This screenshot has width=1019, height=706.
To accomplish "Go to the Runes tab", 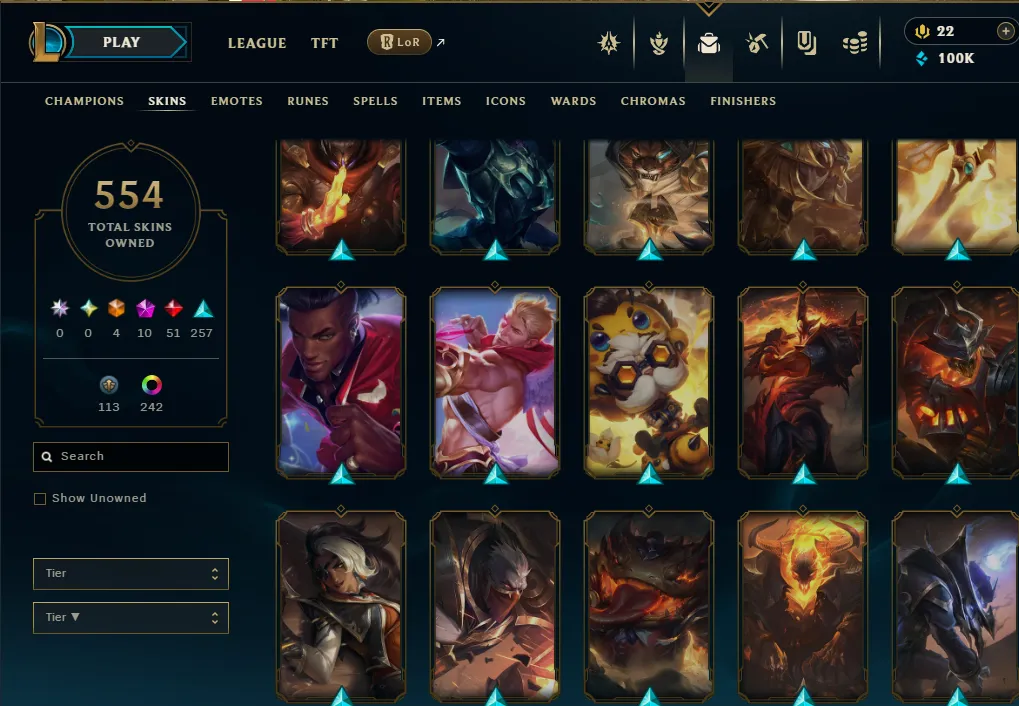I will pos(308,101).
